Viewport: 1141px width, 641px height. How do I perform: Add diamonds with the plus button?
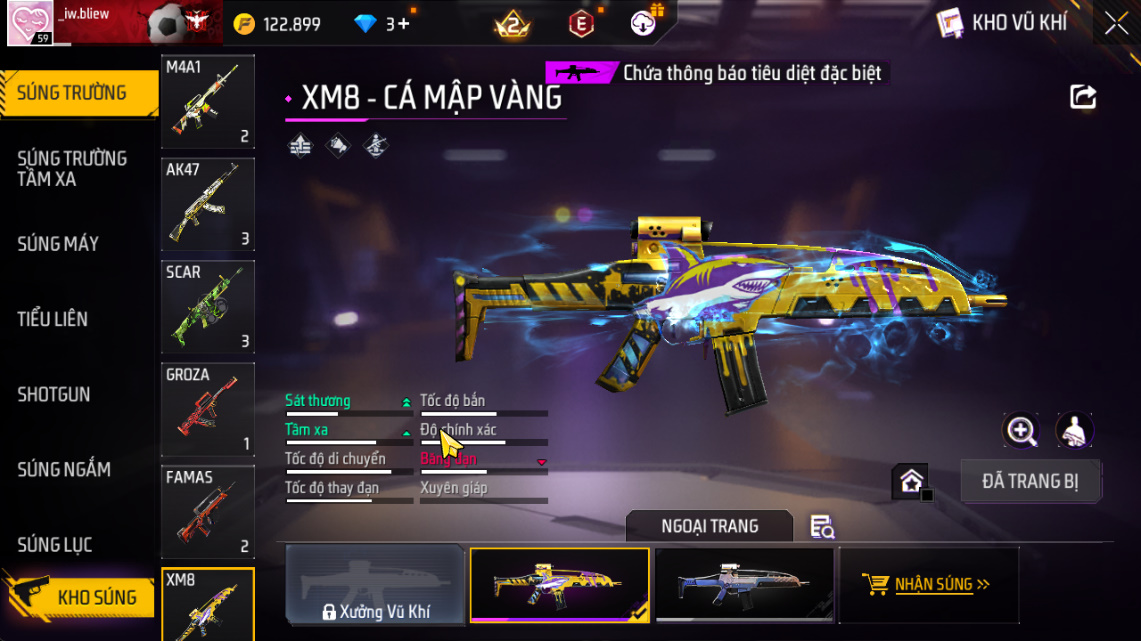tap(404, 24)
